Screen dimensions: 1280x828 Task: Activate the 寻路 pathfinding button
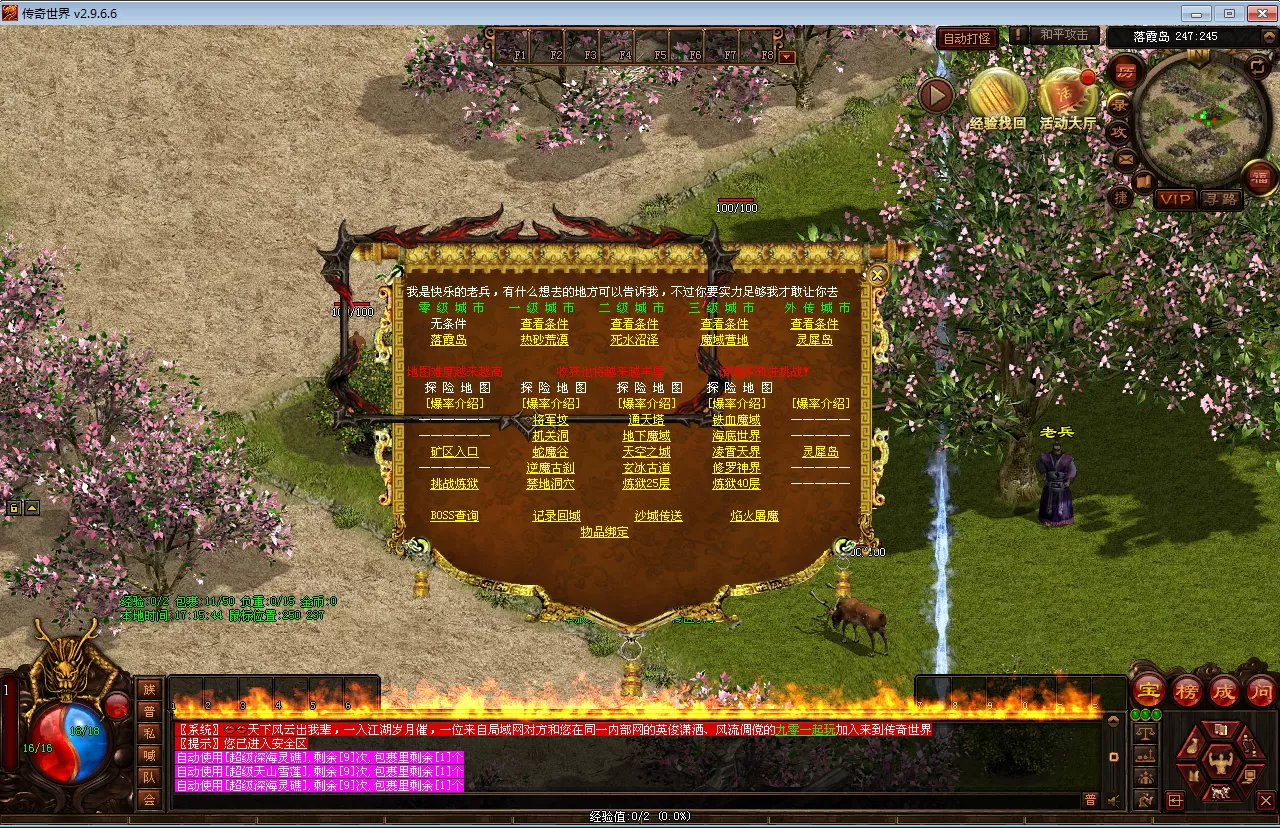[x=1220, y=199]
